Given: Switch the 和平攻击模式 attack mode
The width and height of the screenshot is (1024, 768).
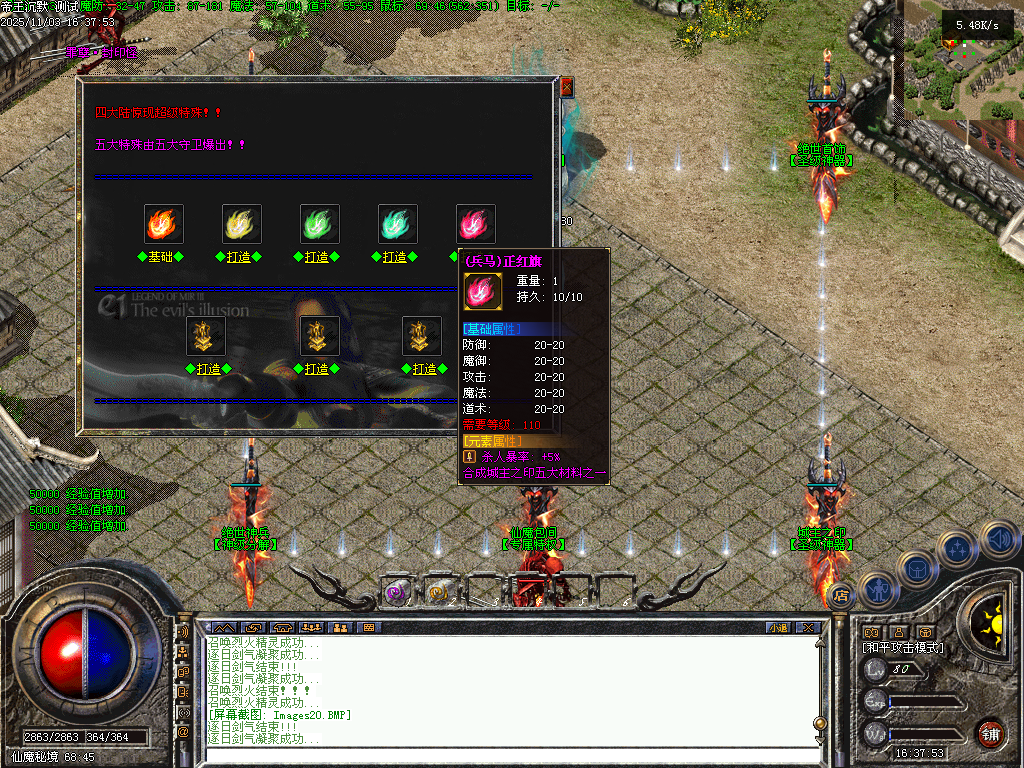Looking at the screenshot, I should coord(902,648).
